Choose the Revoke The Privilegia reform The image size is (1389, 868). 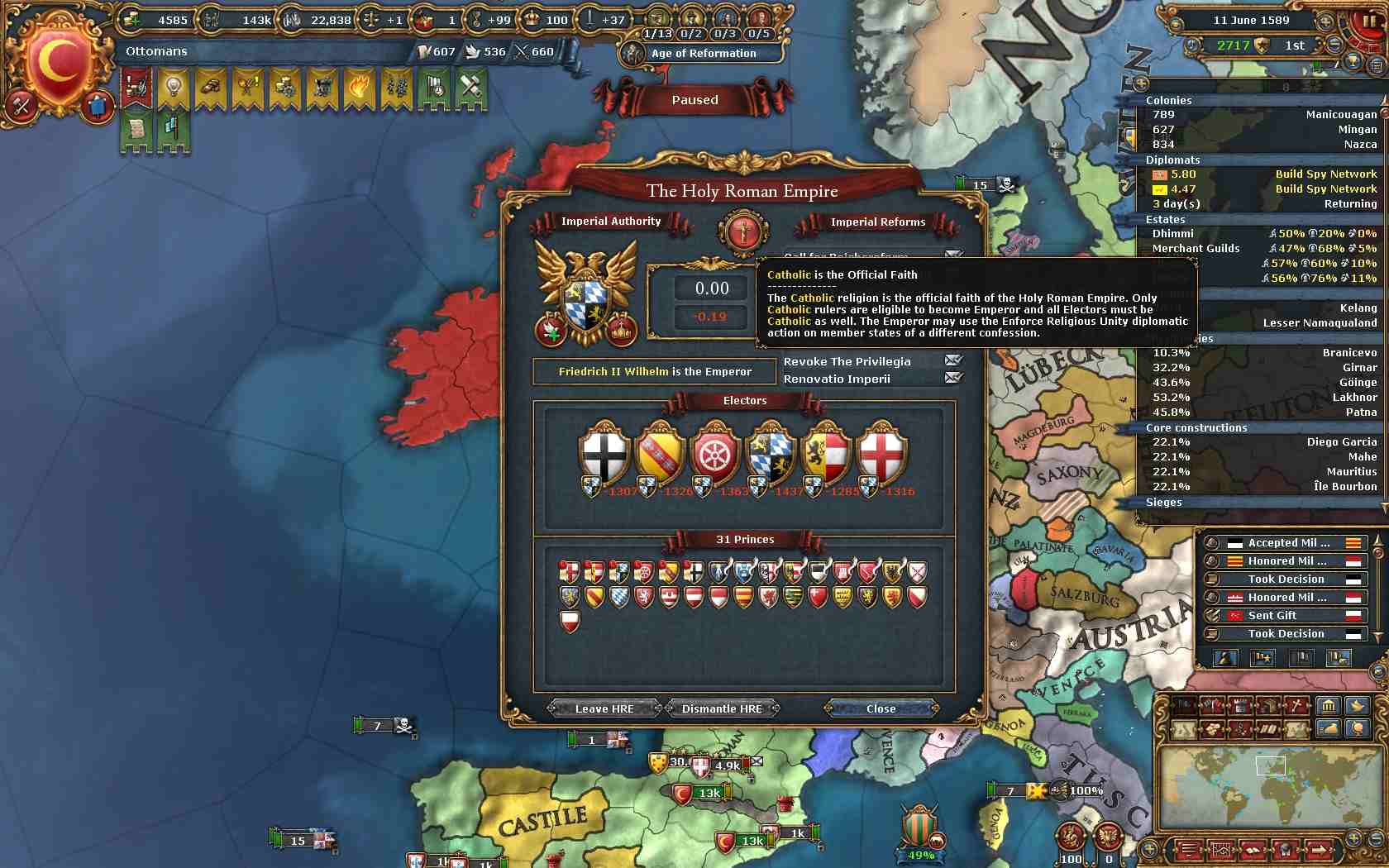tap(847, 361)
